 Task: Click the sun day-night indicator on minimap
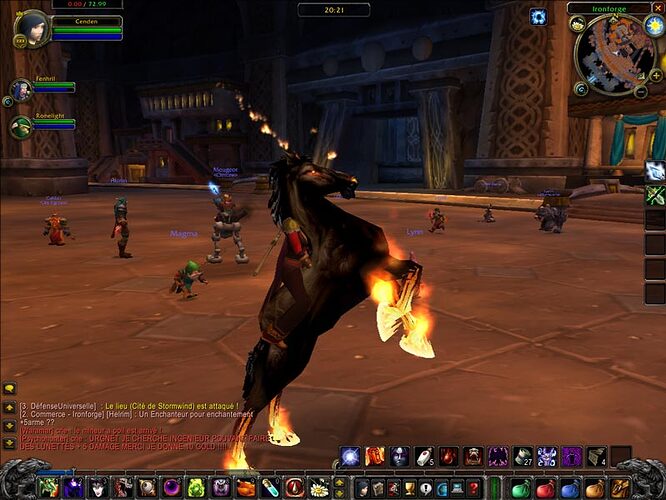pos(654,26)
